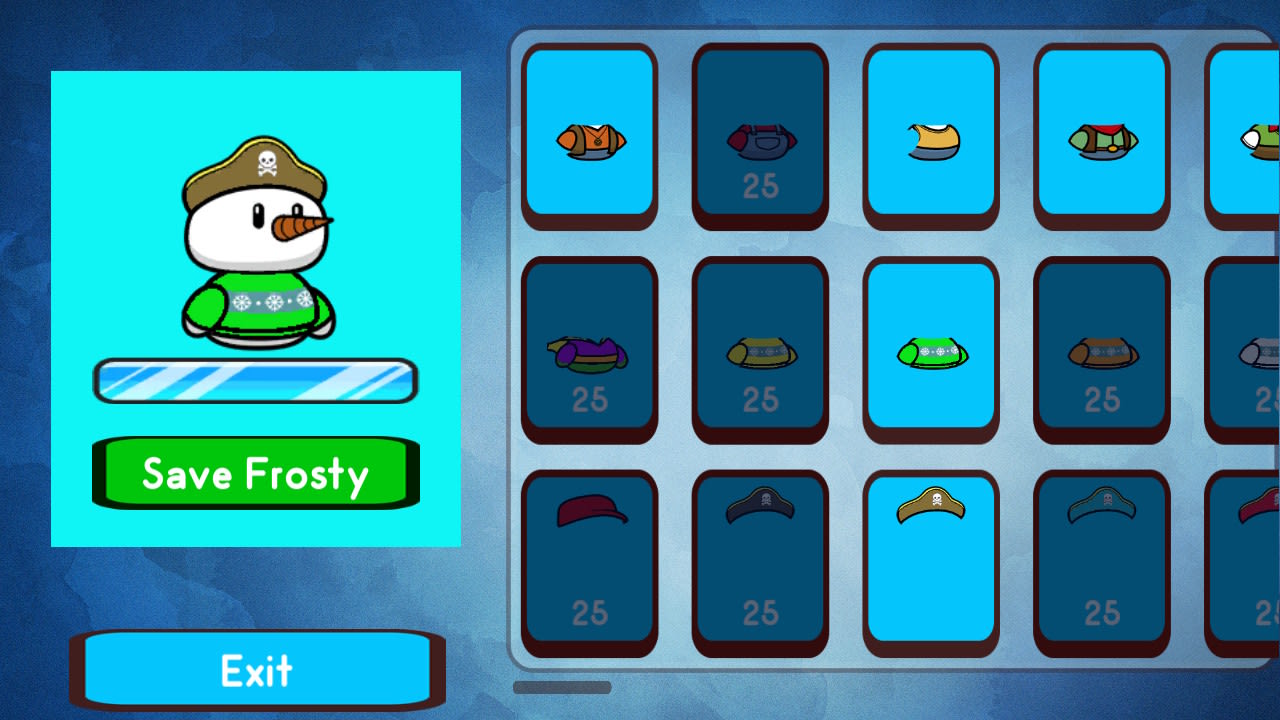
Task: Unlock the dark red duffel shirt for 25
Action: point(760,135)
